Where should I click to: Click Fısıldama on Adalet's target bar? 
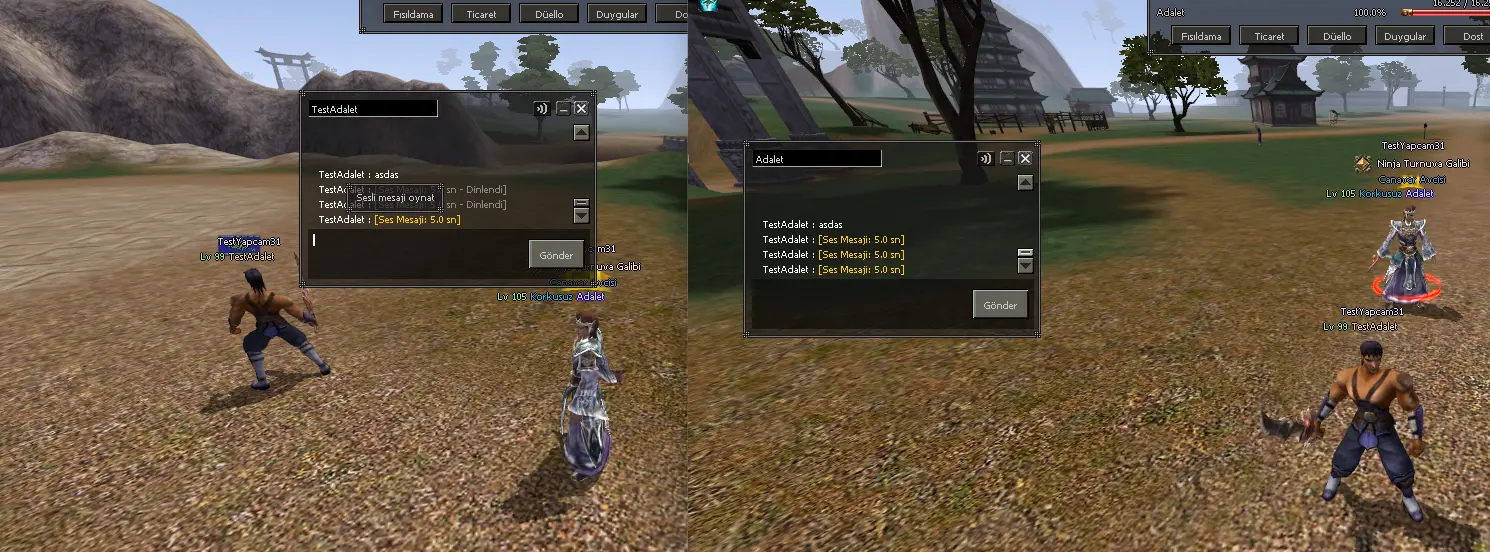[x=1201, y=36]
